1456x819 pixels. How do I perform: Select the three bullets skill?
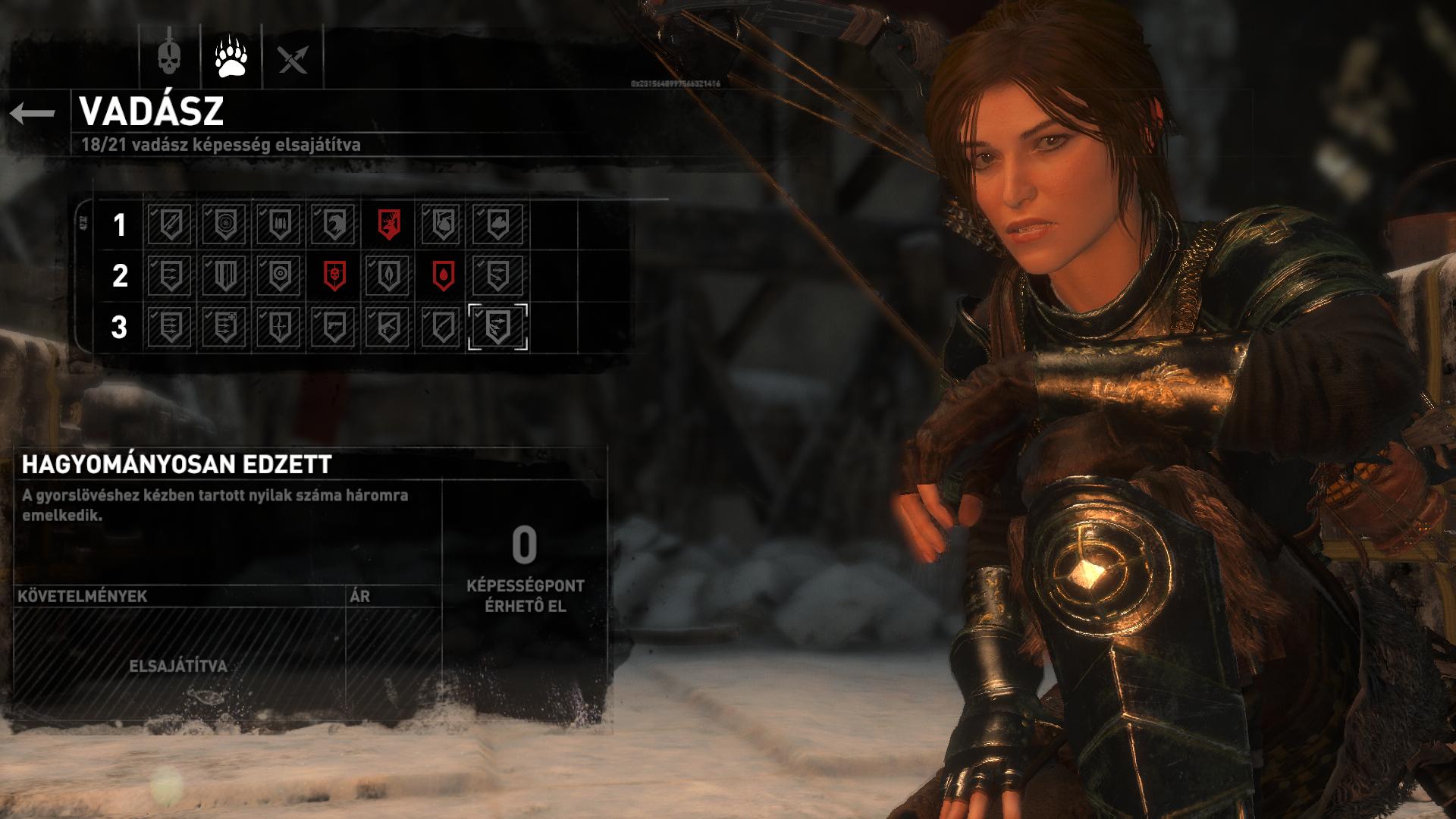280,224
